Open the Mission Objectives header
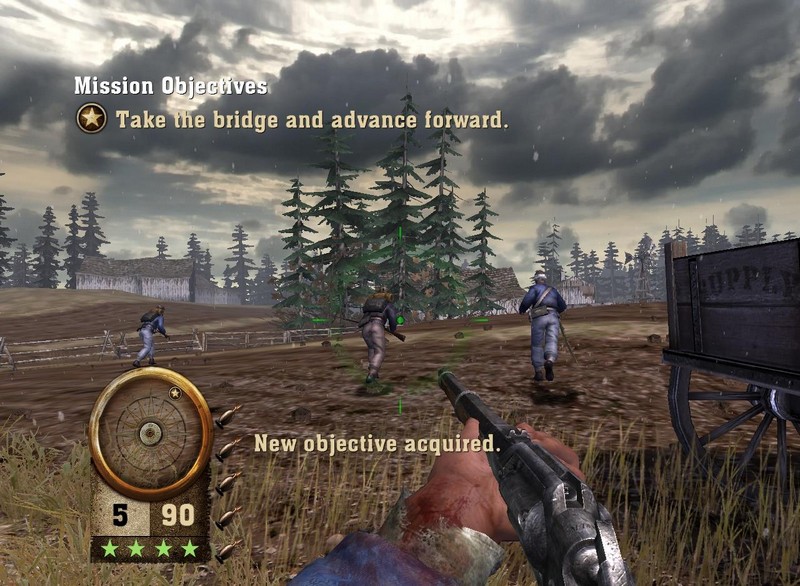800x586 pixels. (171, 87)
